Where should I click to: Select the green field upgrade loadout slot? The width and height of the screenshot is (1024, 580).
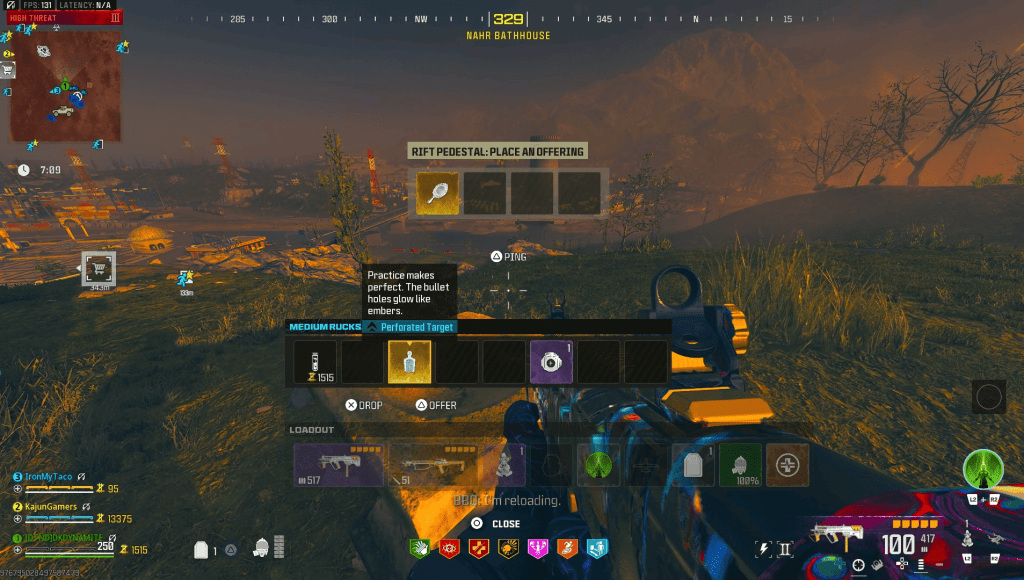tap(598, 465)
